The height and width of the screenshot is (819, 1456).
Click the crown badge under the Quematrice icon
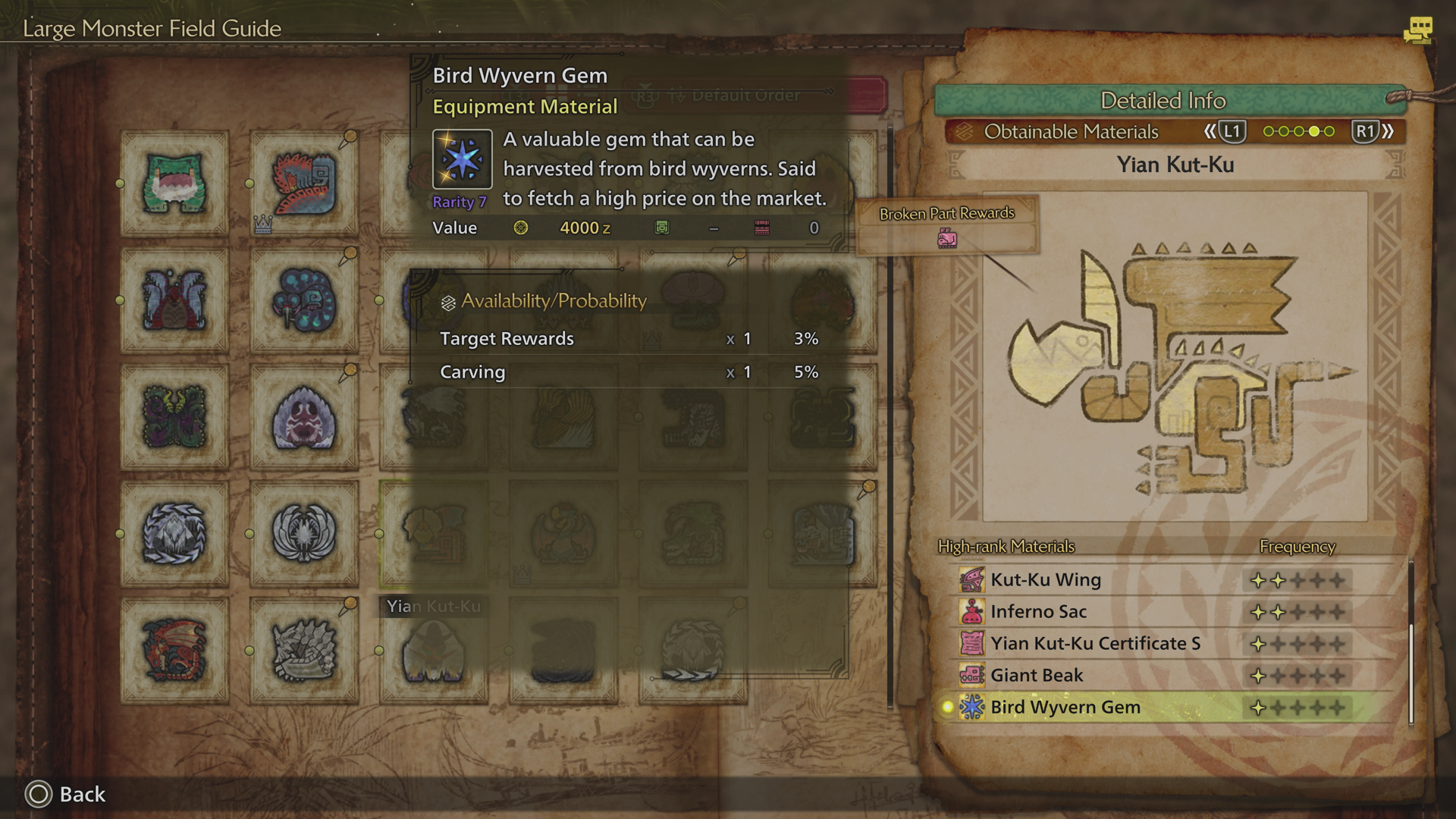(262, 224)
